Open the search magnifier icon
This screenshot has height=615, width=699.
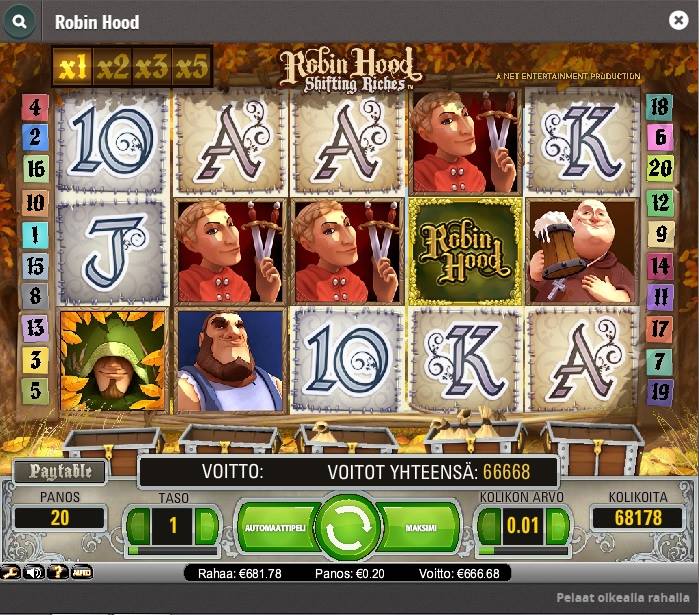20,21
